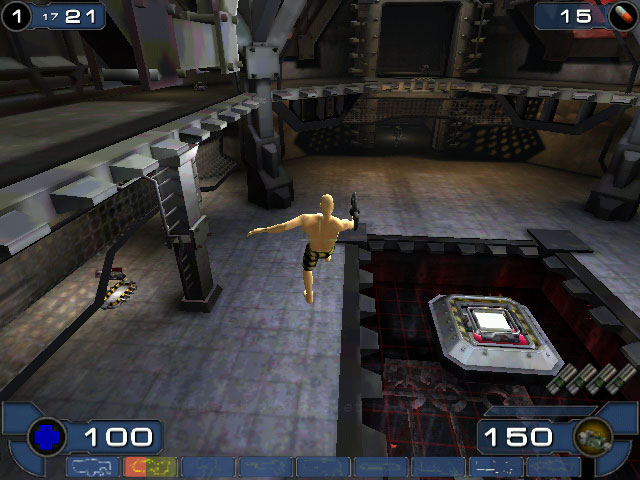Select the highlighted orange weapon slot

pyautogui.click(x=150, y=466)
